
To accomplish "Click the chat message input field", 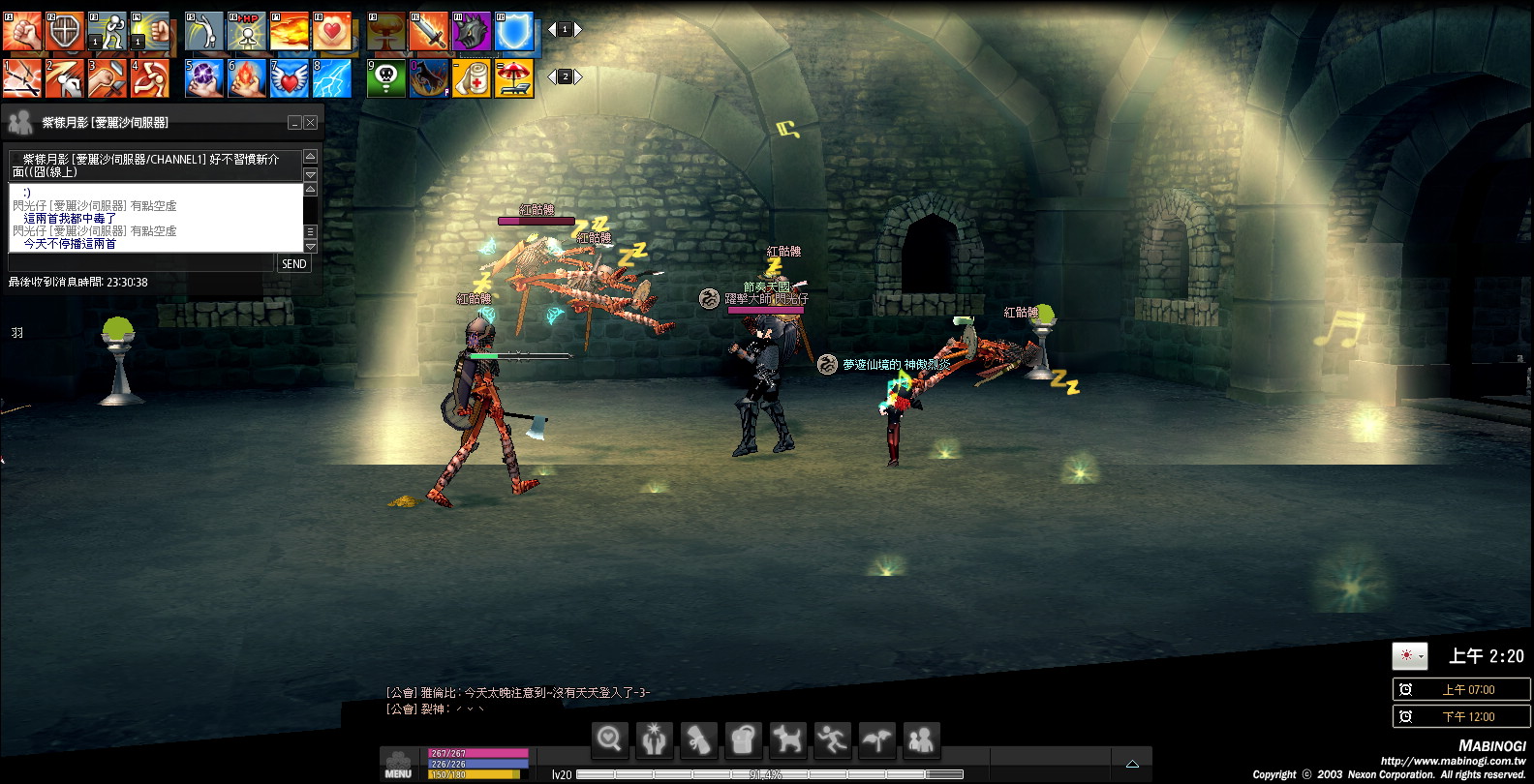I will click(141, 263).
